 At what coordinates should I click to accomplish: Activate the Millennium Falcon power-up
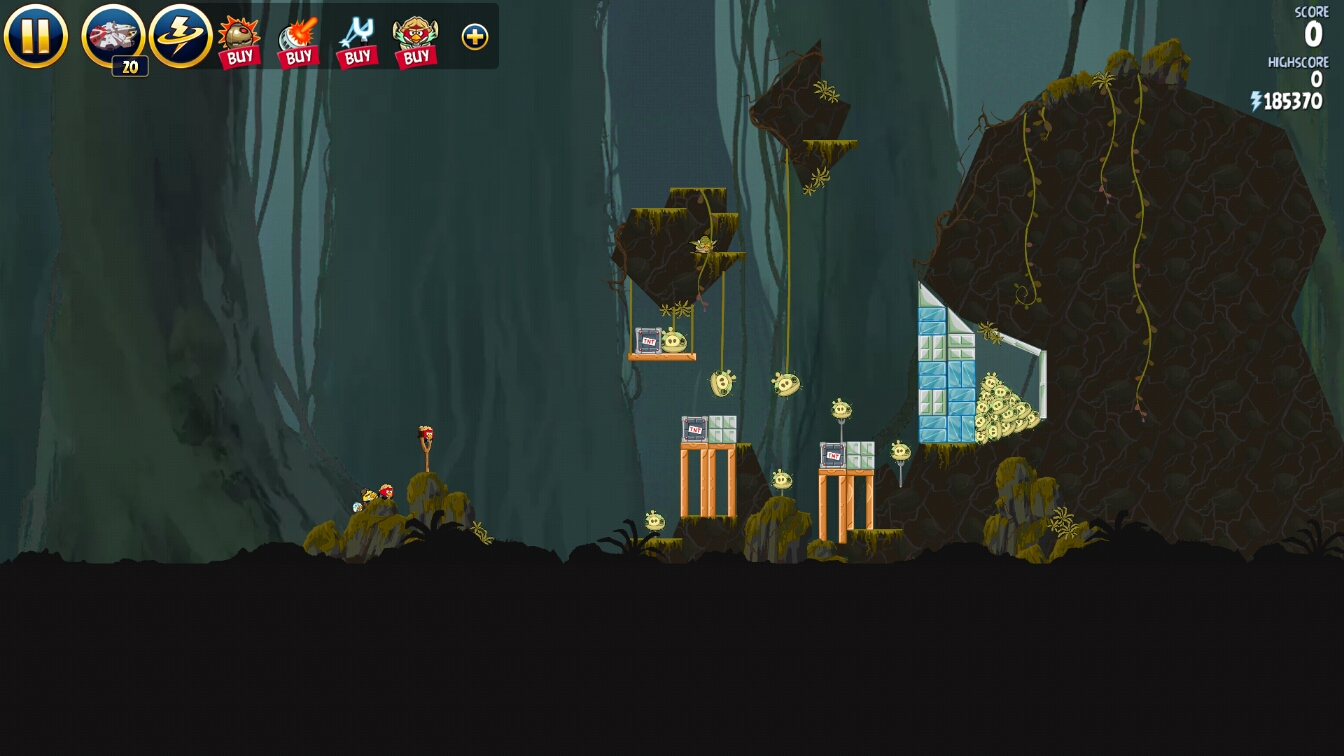(113, 36)
